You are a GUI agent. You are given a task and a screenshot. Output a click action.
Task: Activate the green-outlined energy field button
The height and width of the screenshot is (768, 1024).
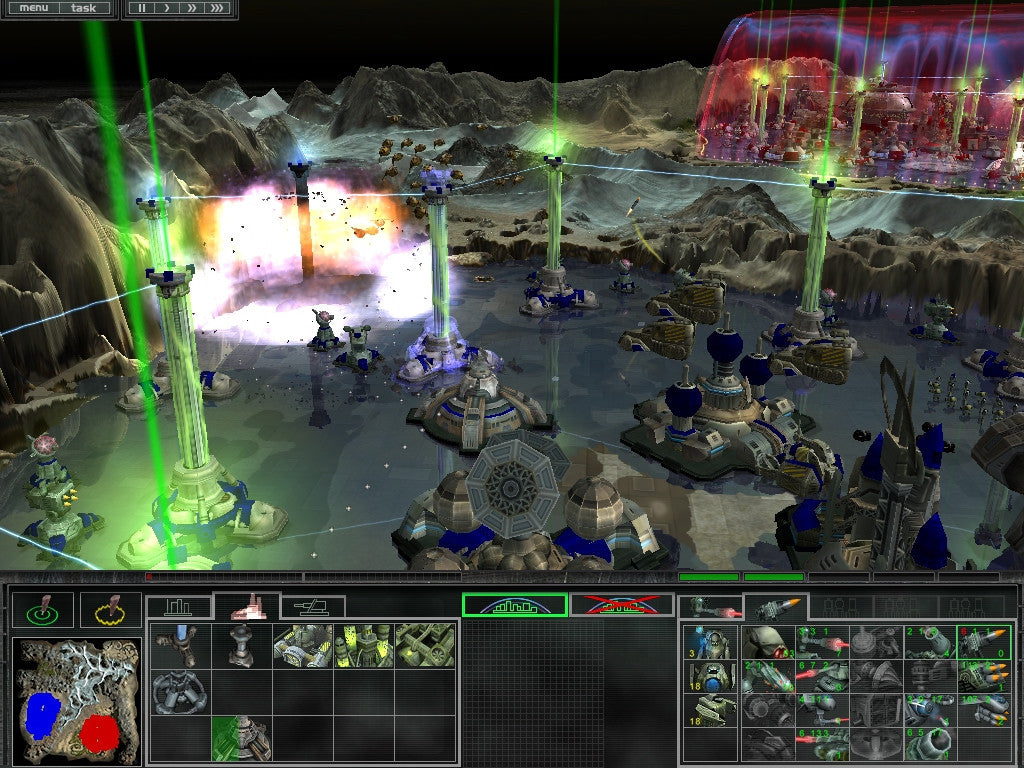click(x=514, y=605)
